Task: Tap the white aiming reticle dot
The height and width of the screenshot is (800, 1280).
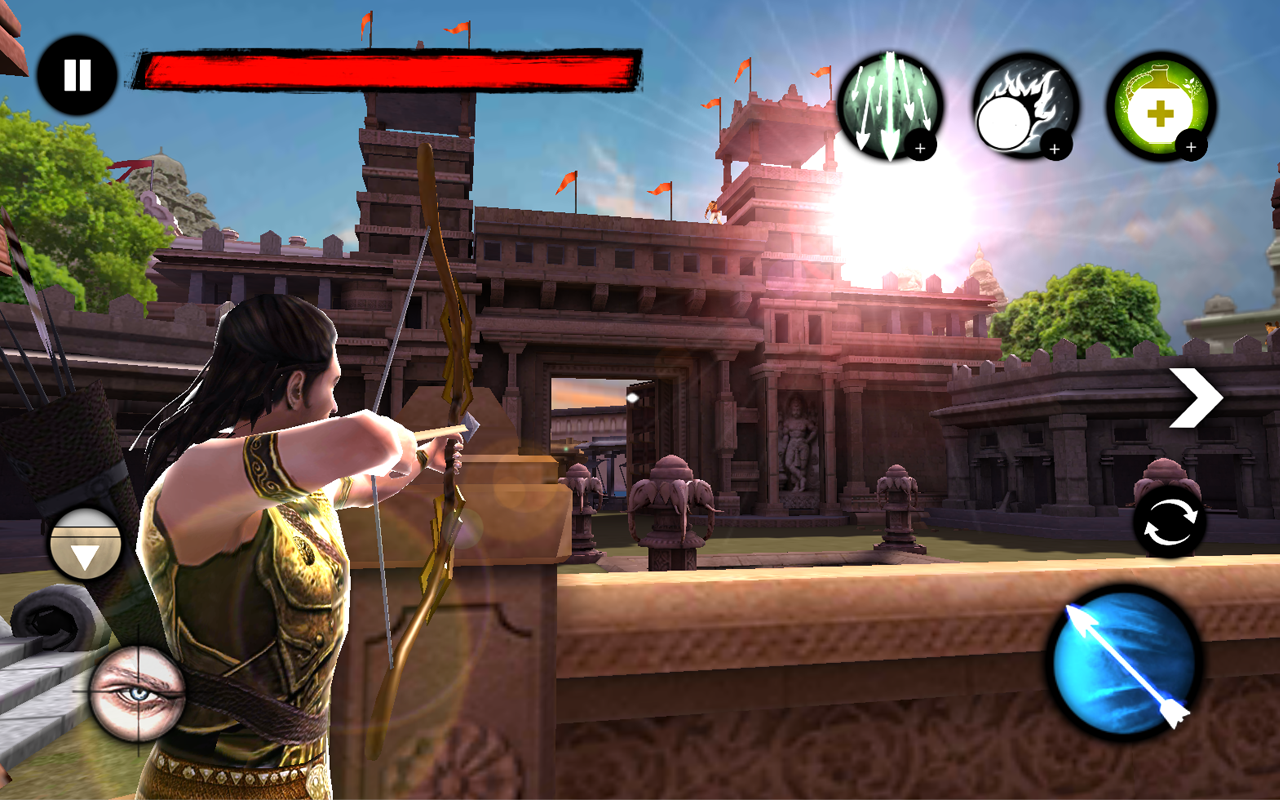Action: pos(634,396)
